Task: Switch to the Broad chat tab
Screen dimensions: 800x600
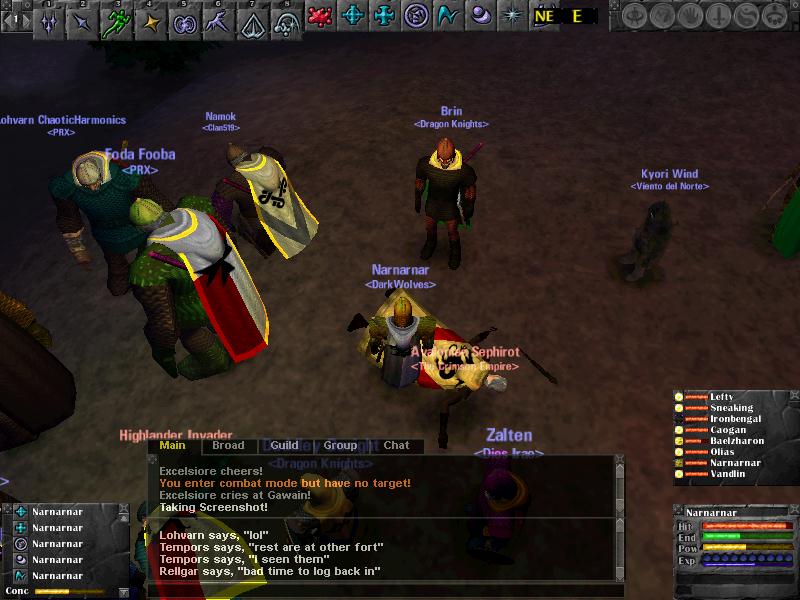Action: [x=228, y=446]
